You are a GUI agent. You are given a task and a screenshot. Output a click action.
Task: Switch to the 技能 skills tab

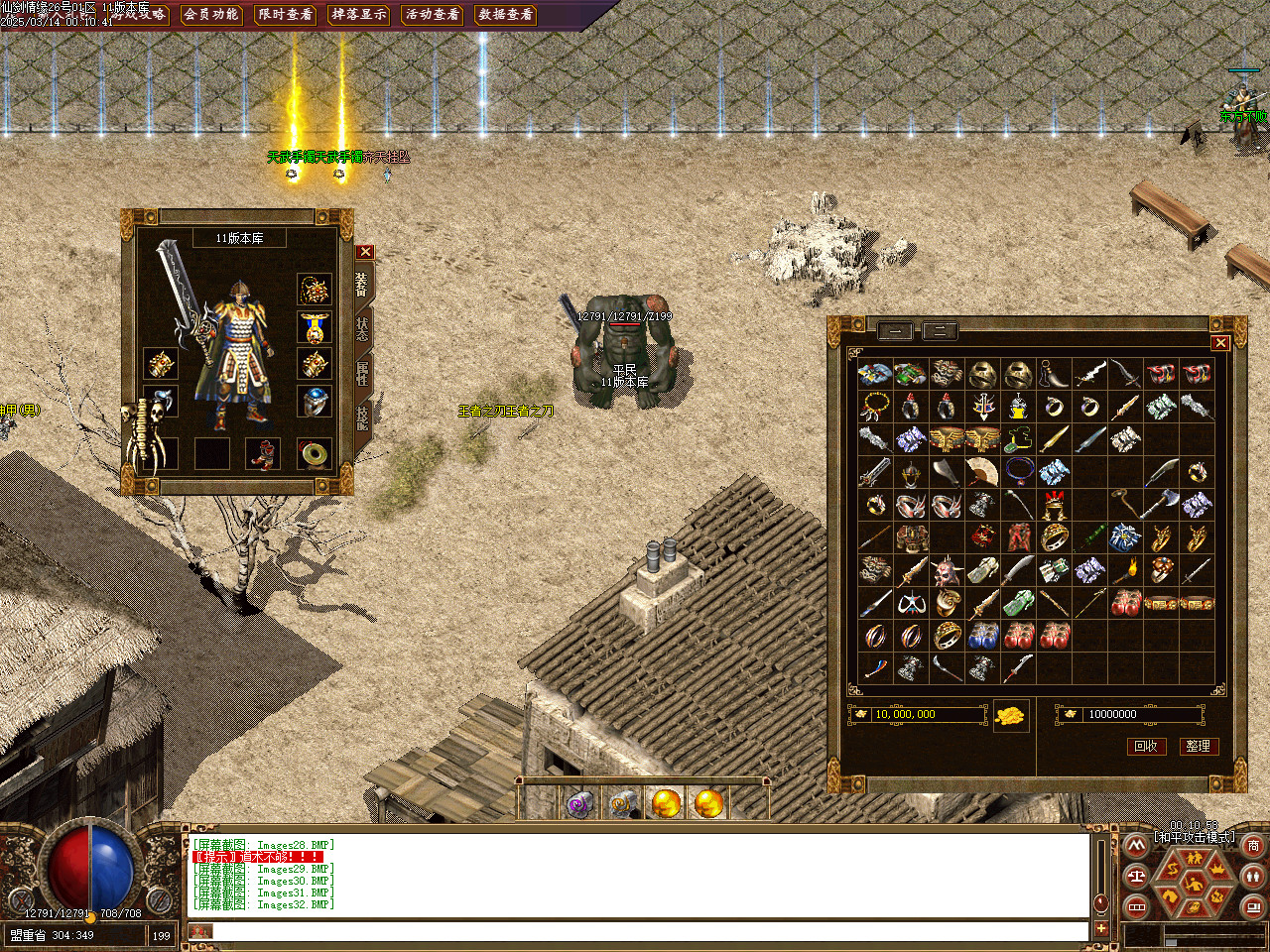pos(362,417)
